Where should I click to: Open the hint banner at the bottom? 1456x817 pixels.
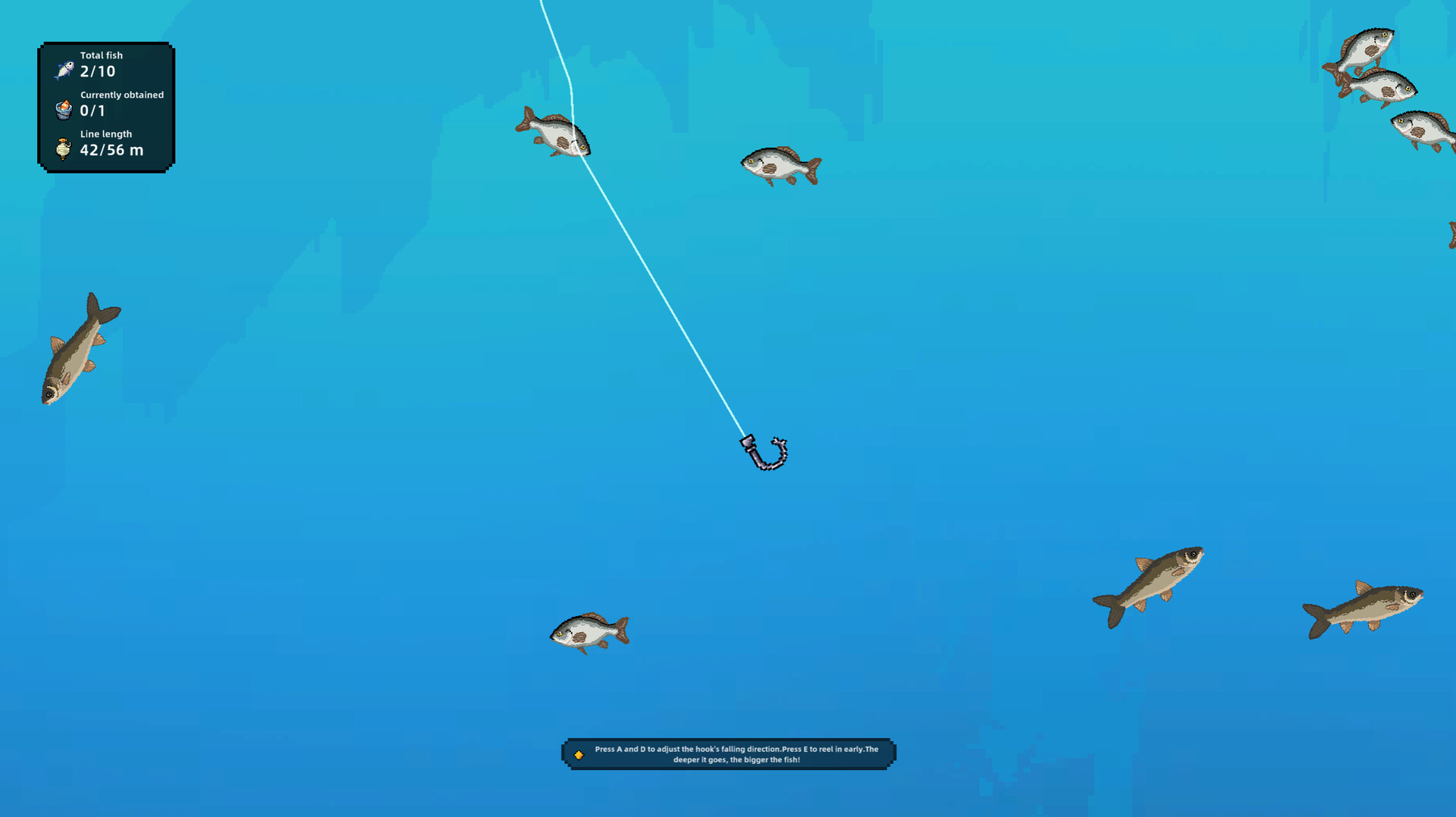[x=728, y=753]
